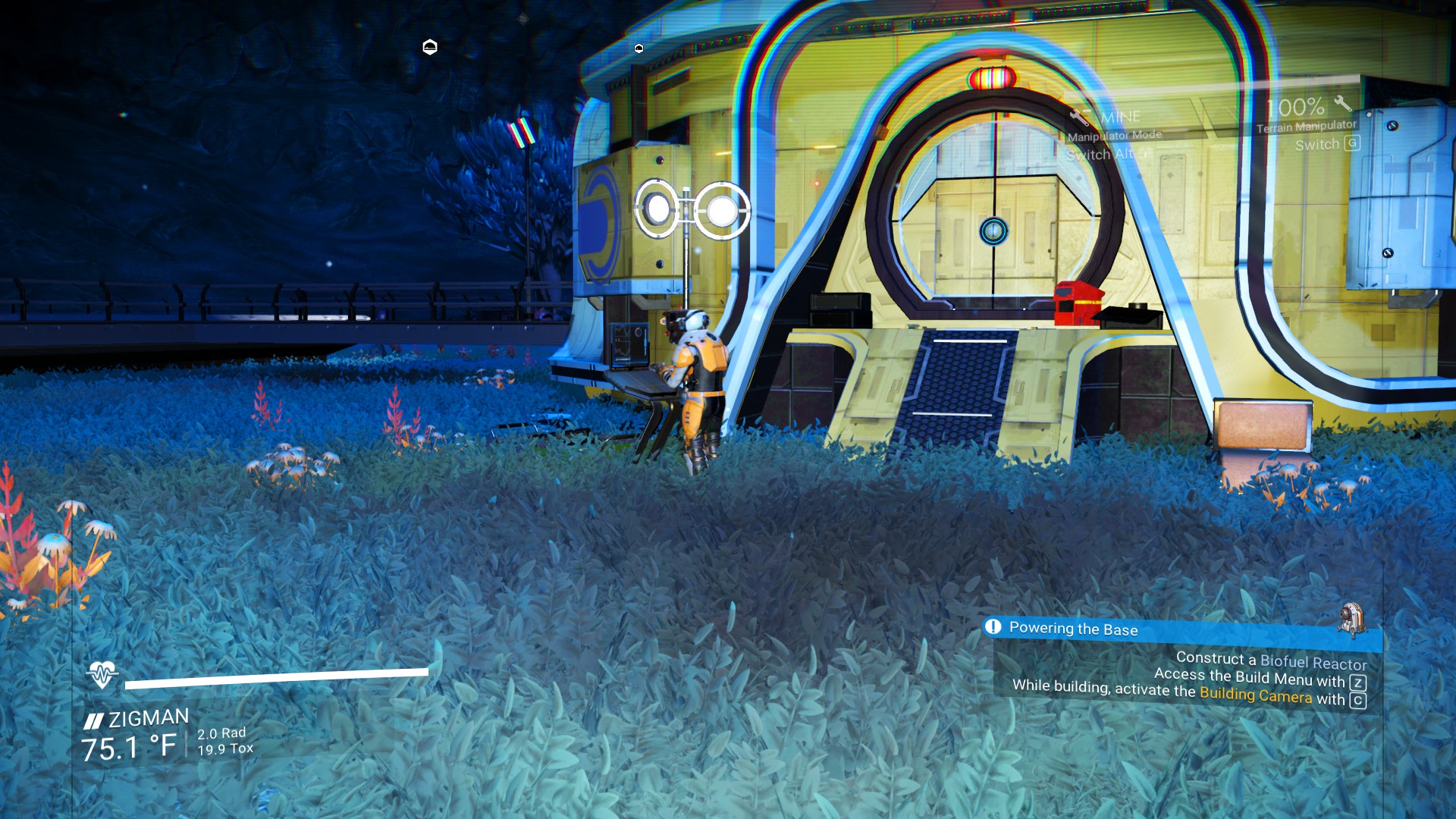The height and width of the screenshot is (819, 1456).
Task: Click the heart-shaped health shield icon
Action: click(x=102, y=673)
